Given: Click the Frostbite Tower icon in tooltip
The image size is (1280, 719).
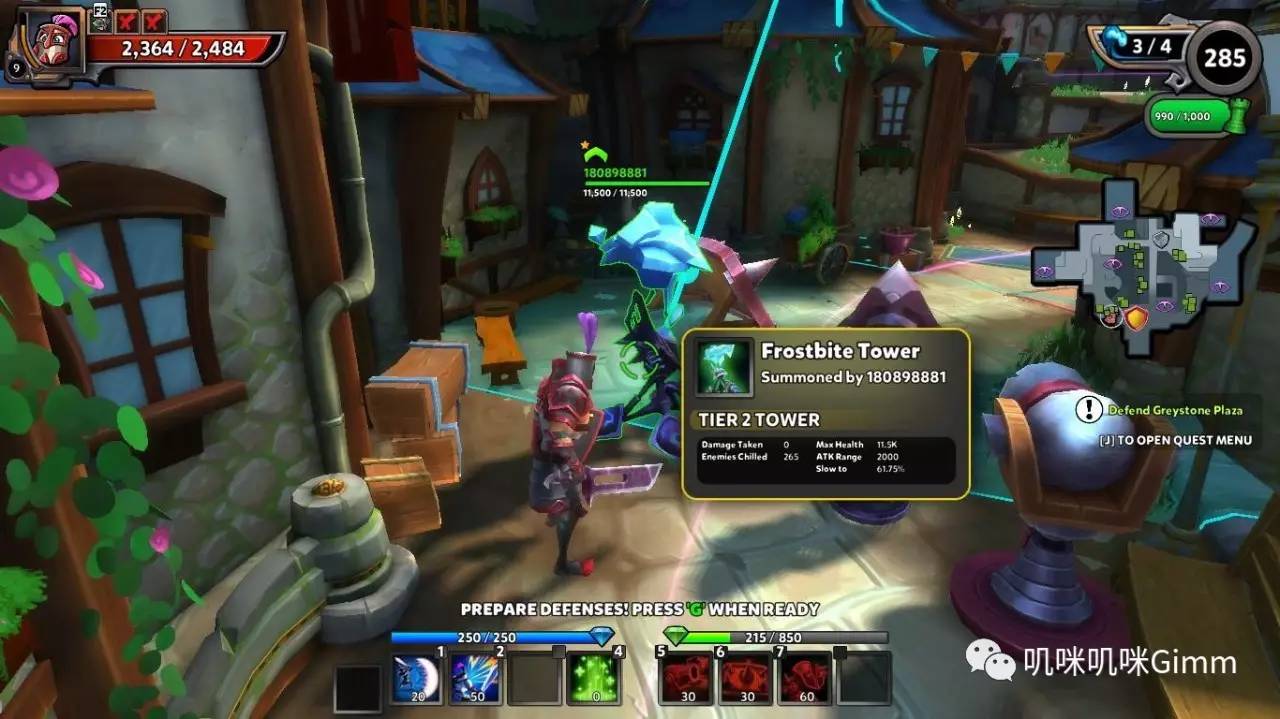Looking at the screenshot, I should click(724, 367).
